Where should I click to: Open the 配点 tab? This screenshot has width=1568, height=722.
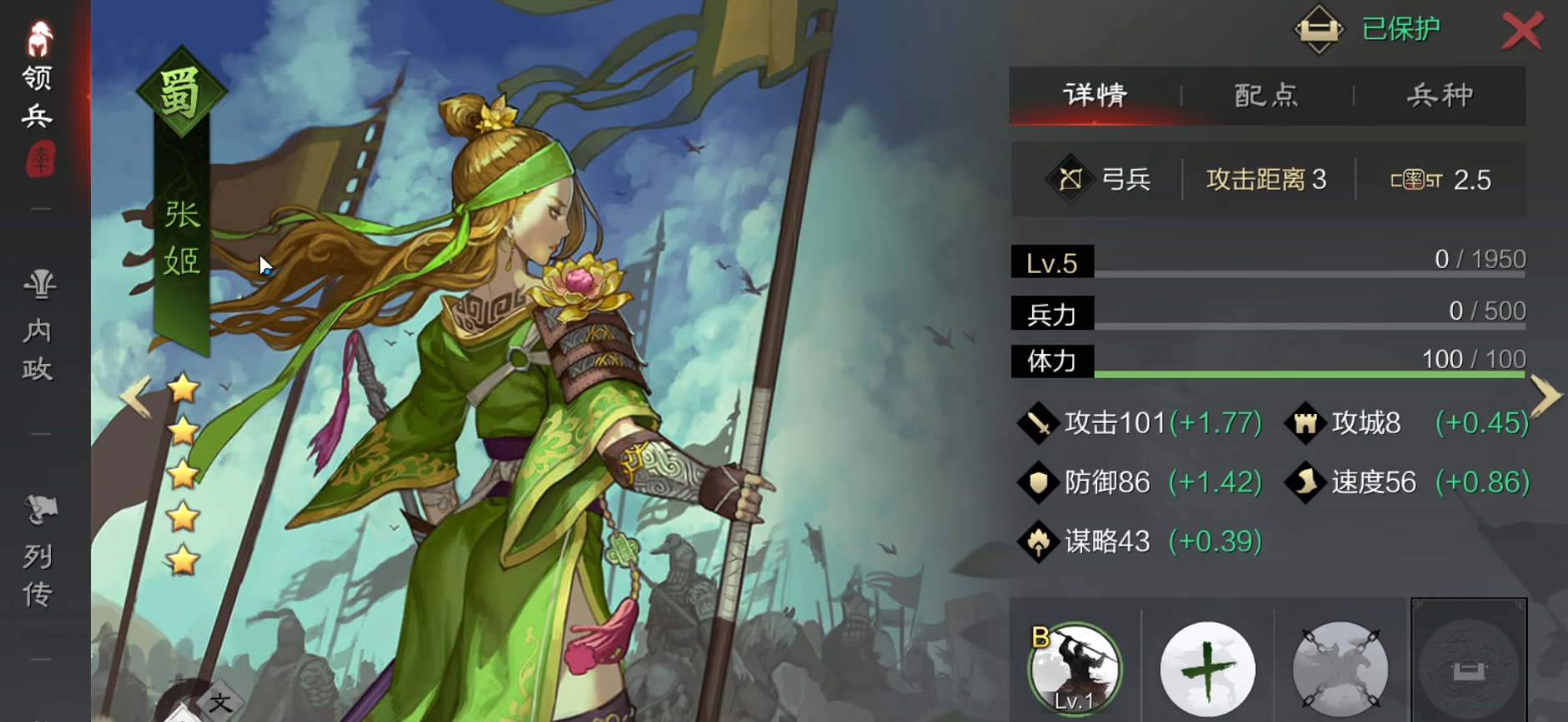(x=1266, y=95)
